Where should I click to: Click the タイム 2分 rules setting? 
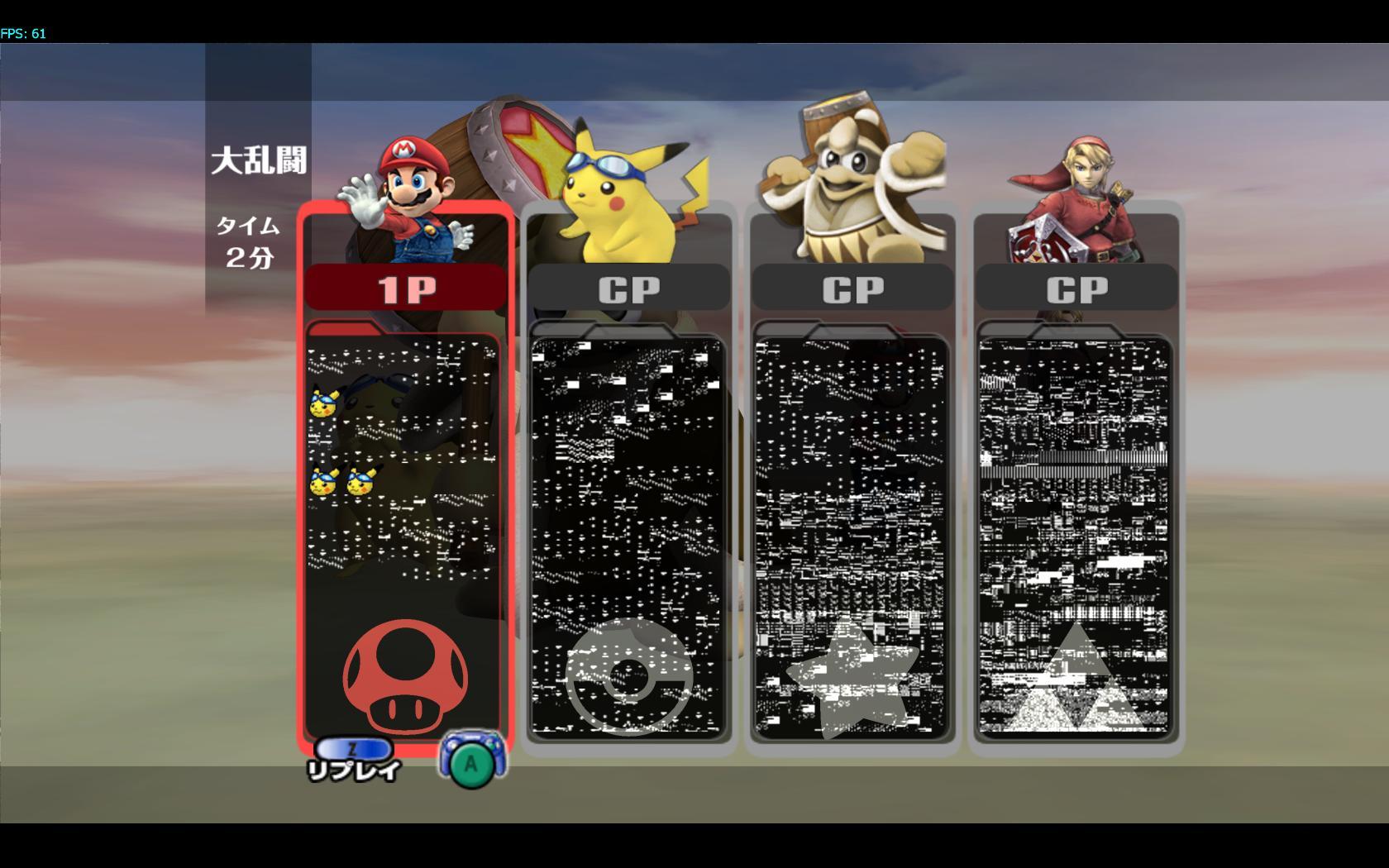[x=248, y=240]
